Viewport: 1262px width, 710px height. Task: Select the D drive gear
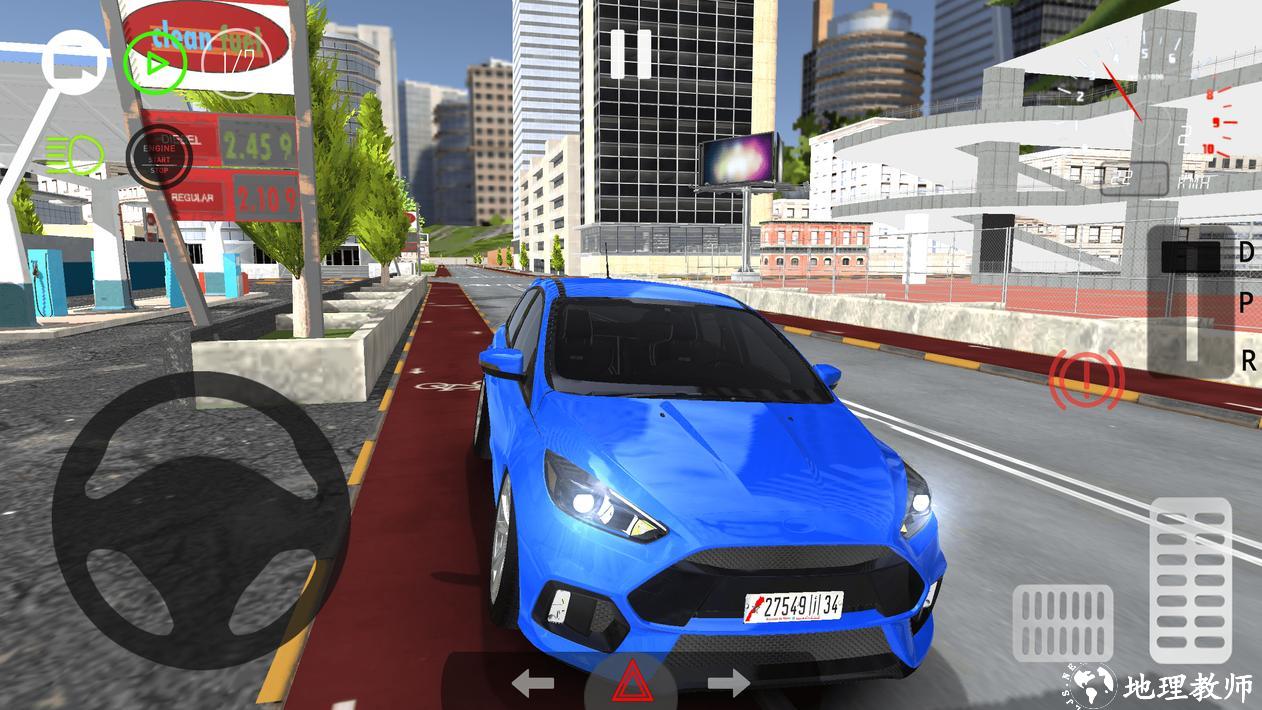pos(1246,252)
